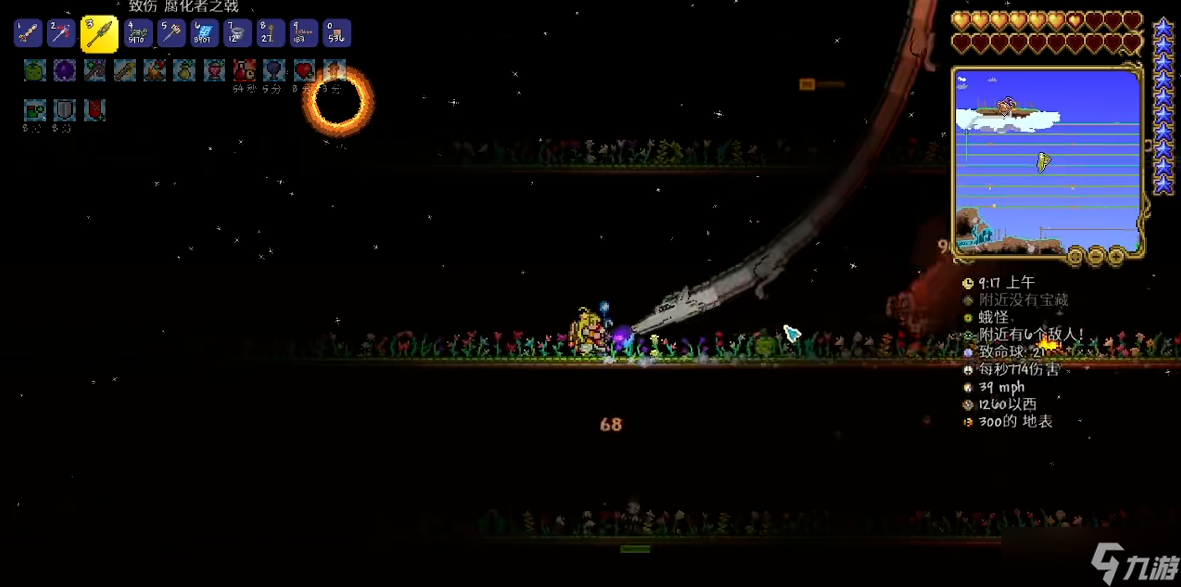This screenshot has height=587, width=1181.
Task: Select the block stack in hotbar slot 0
Action: coord(336,34)
